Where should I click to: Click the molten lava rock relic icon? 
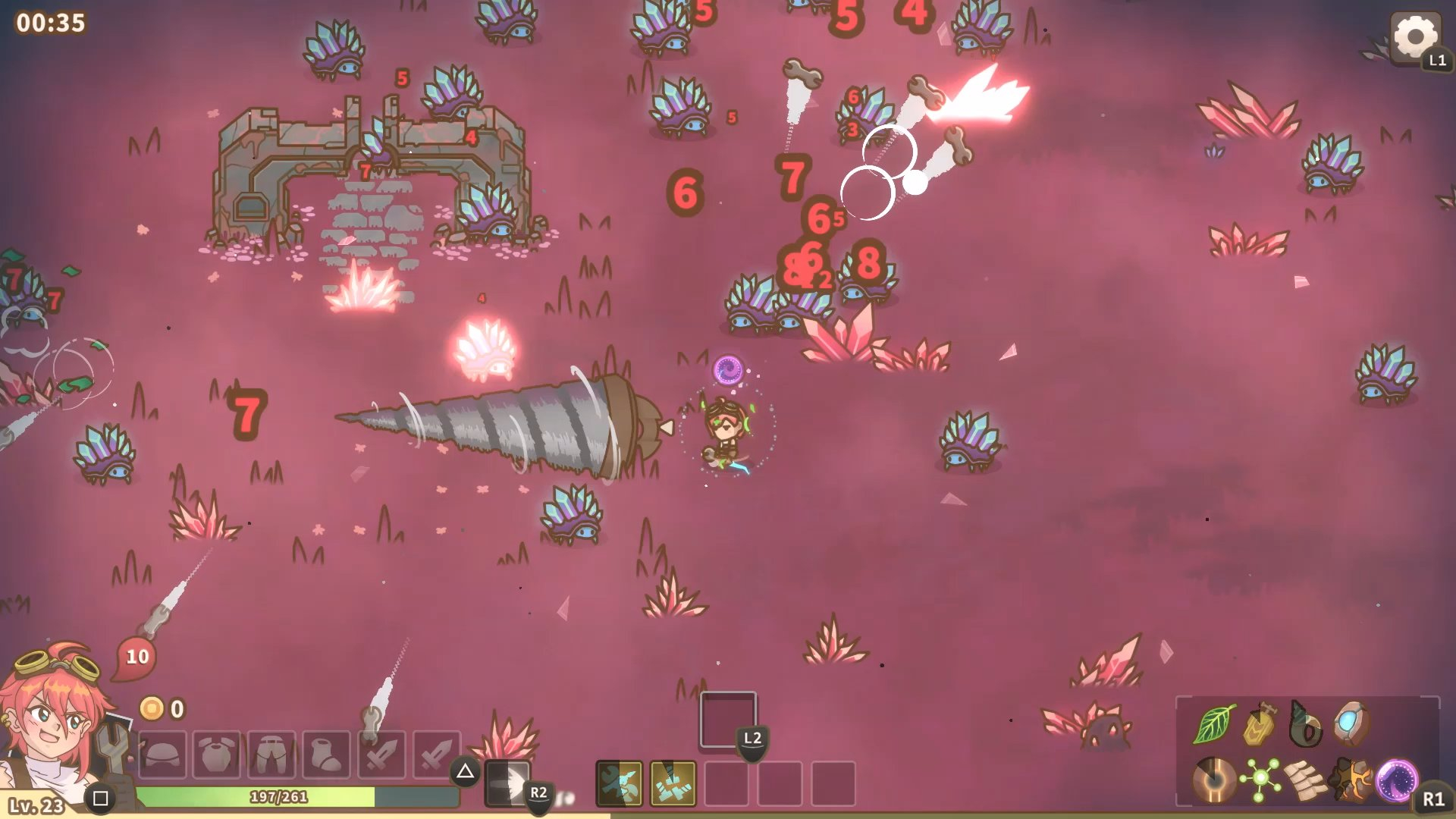1351,780
